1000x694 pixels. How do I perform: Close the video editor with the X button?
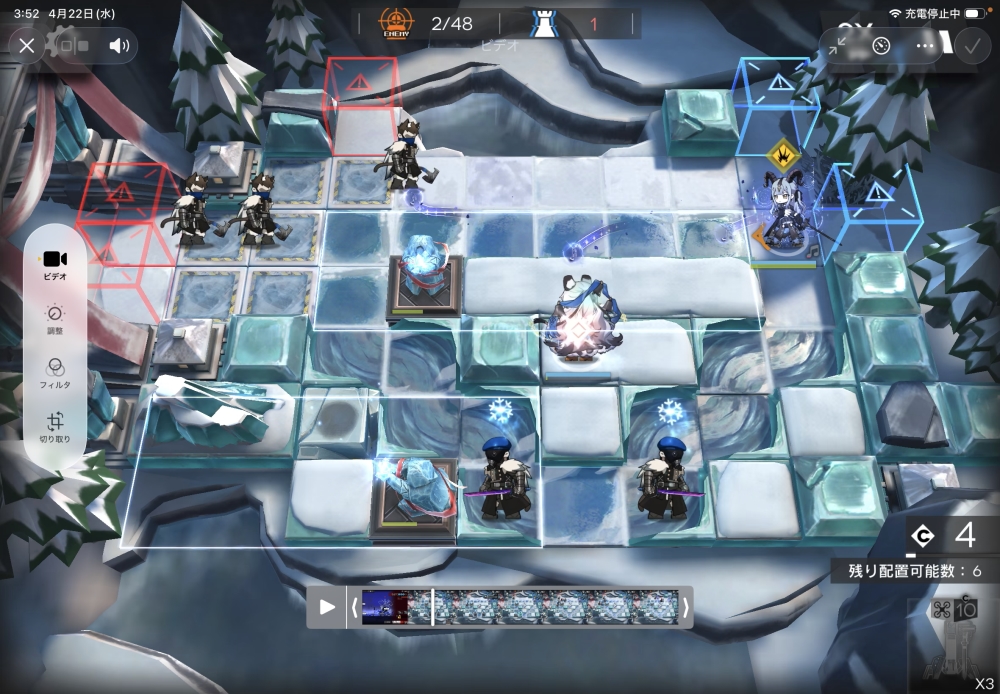tap(27, 45)
